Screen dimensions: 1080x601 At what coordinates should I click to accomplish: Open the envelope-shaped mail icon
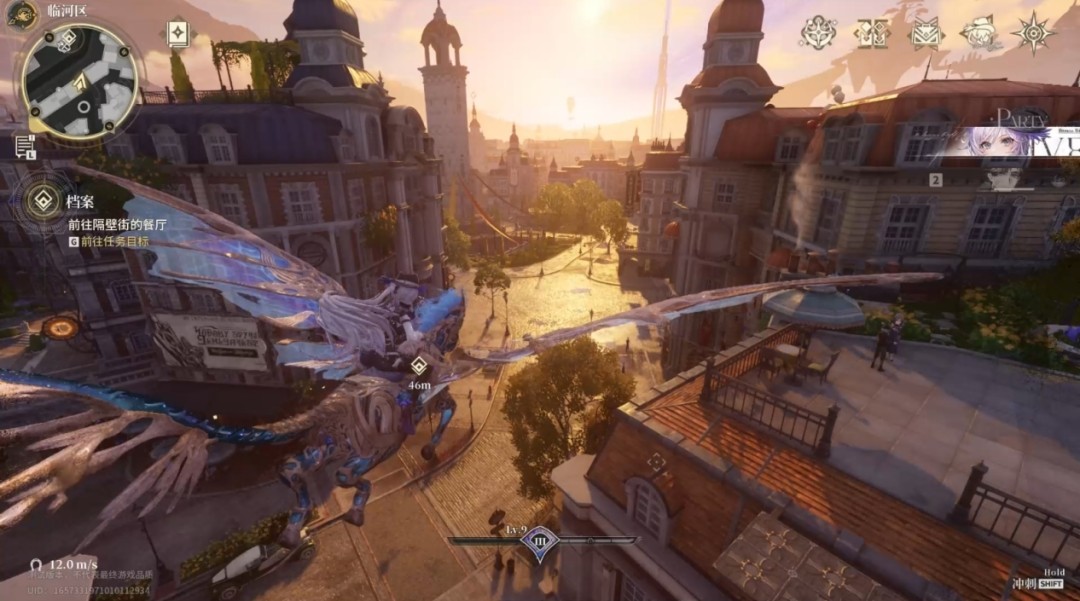[926, 33]
